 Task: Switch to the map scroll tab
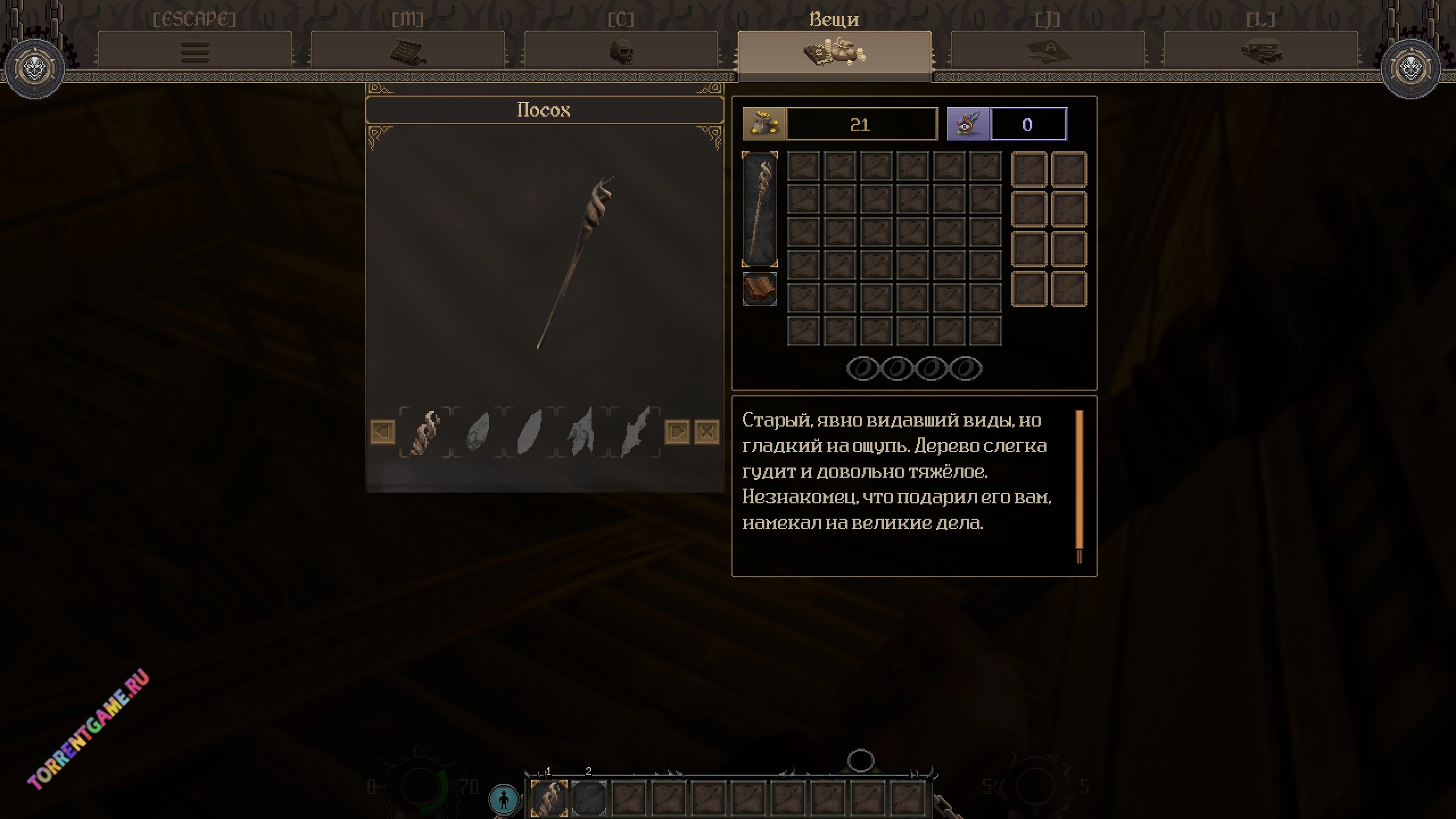[408, 52]
